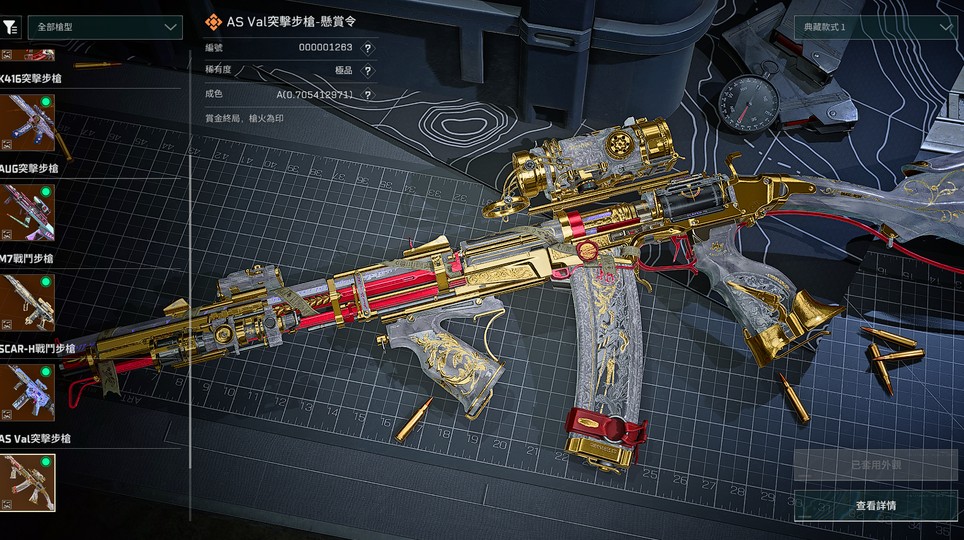Screen dimensions: 964x540
Task: Show help for the 編號 serial number
Action: click(x=368, y=47)
